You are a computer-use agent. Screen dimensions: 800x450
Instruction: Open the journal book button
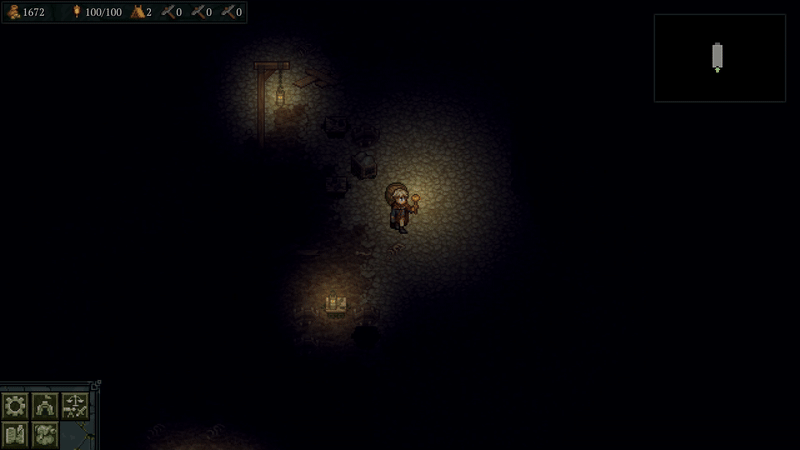click(x=15, y=434)
